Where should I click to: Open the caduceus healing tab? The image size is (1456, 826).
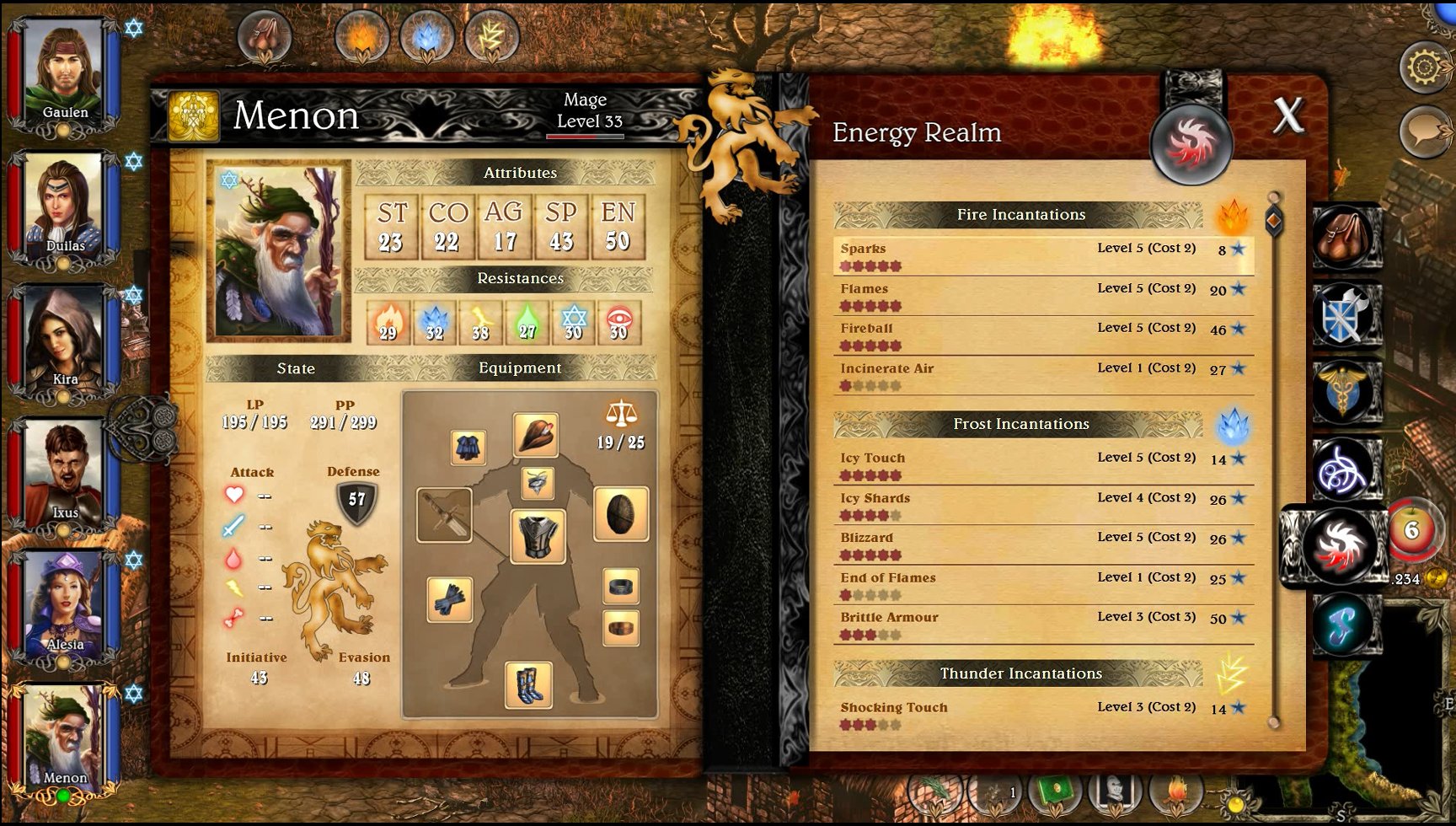tap(1346, 392)
